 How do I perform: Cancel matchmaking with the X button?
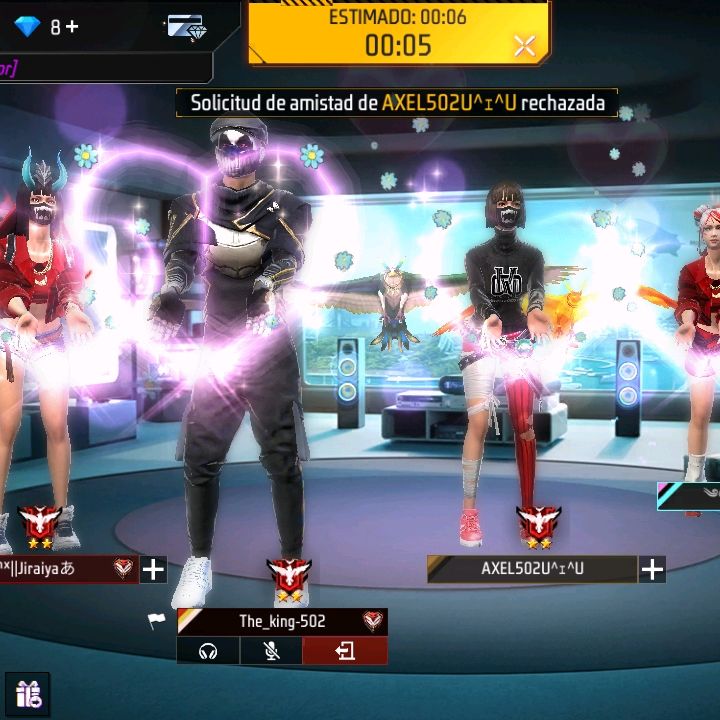[x=525, y=45]
